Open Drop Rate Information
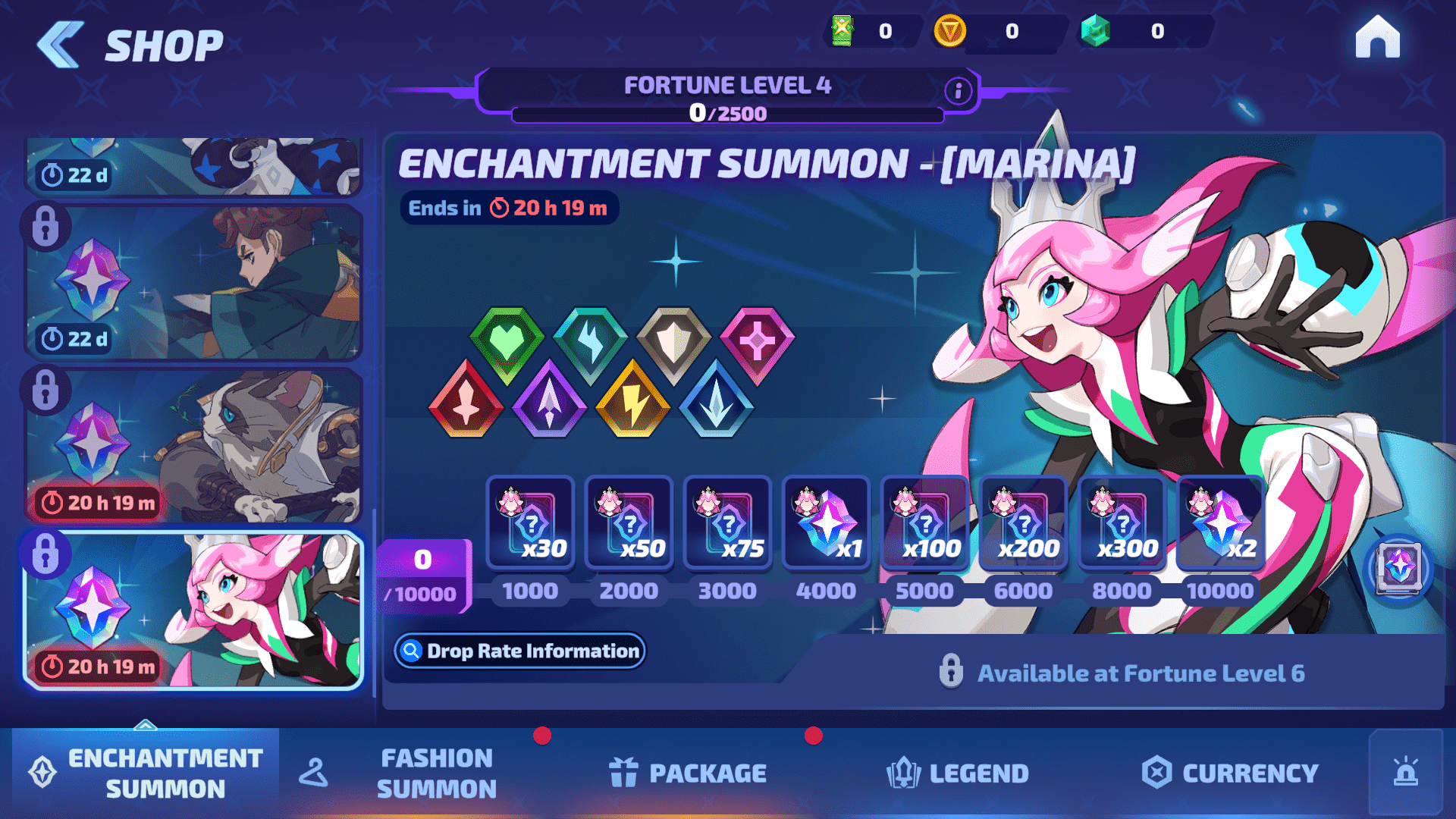Image resolution: width=1456 pixels, height=819 pixels. click(519, 651)
